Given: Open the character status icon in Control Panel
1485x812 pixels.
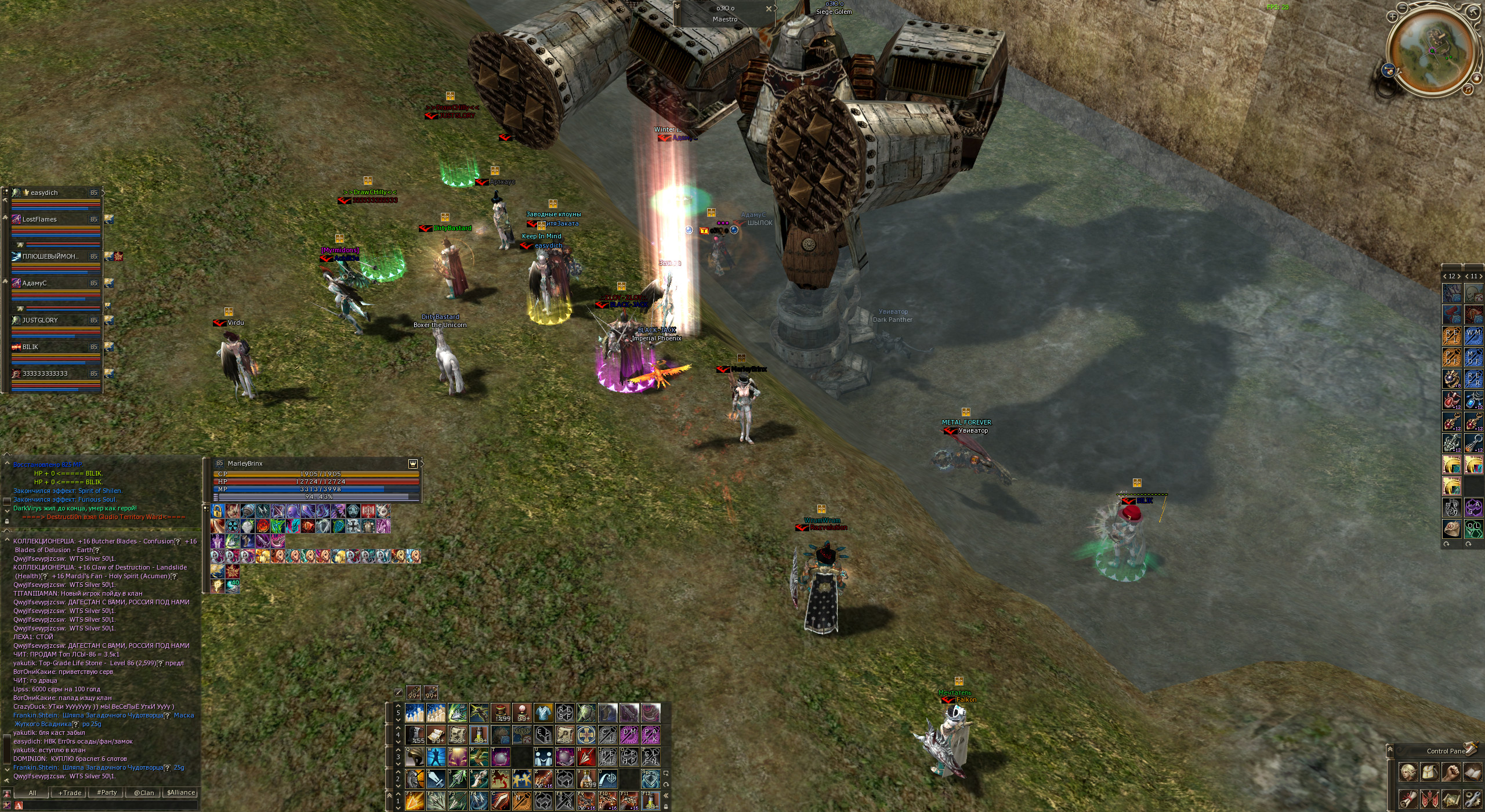Looking at the screenshot, I should (x=1408, y=773).
